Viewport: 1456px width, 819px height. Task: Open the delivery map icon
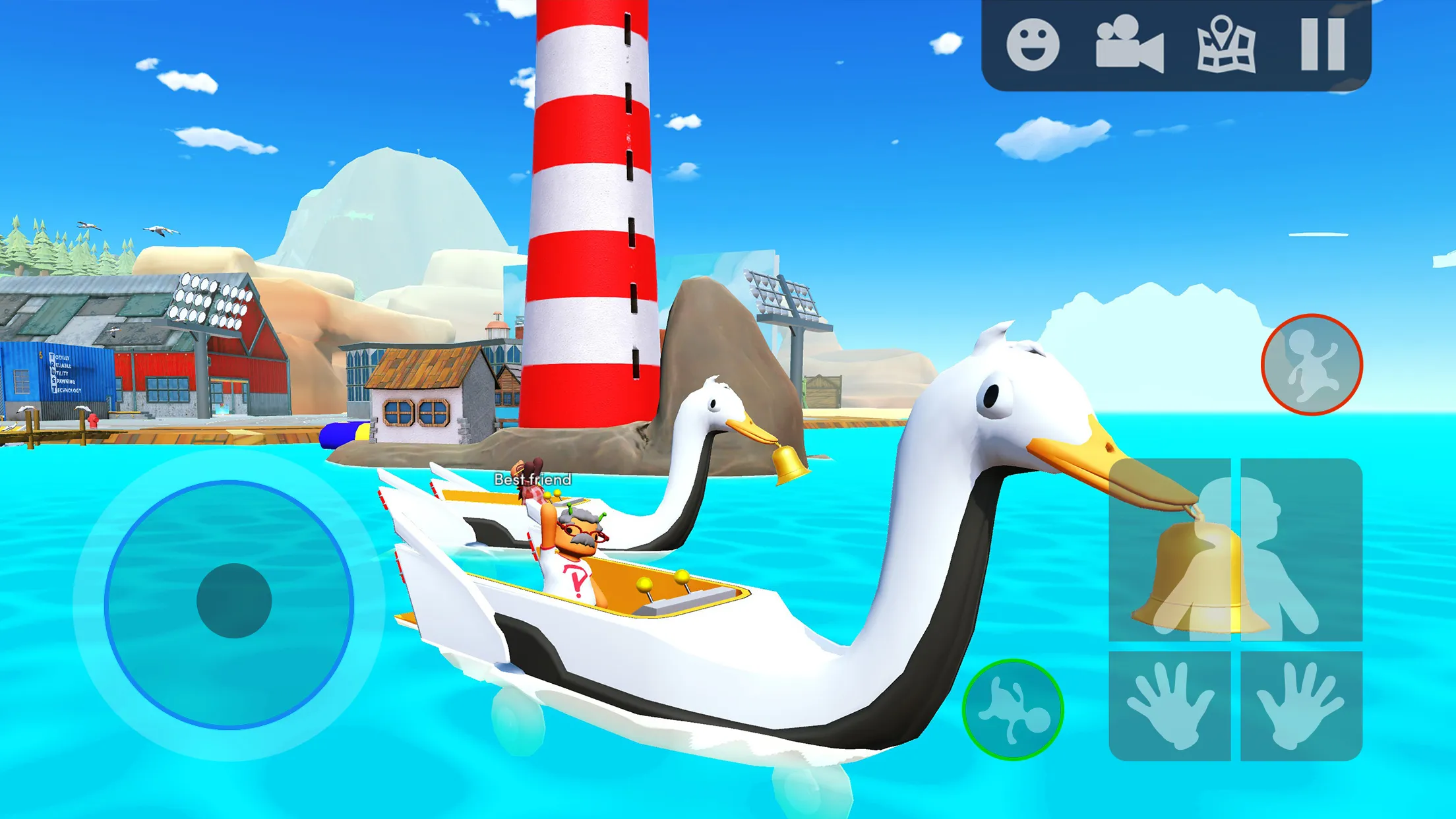1223,44
